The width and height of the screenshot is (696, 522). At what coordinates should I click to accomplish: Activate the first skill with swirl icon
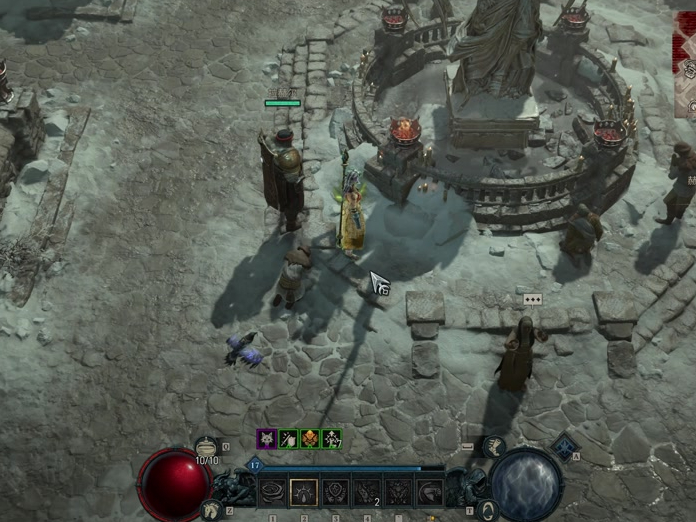click(272, 492)
